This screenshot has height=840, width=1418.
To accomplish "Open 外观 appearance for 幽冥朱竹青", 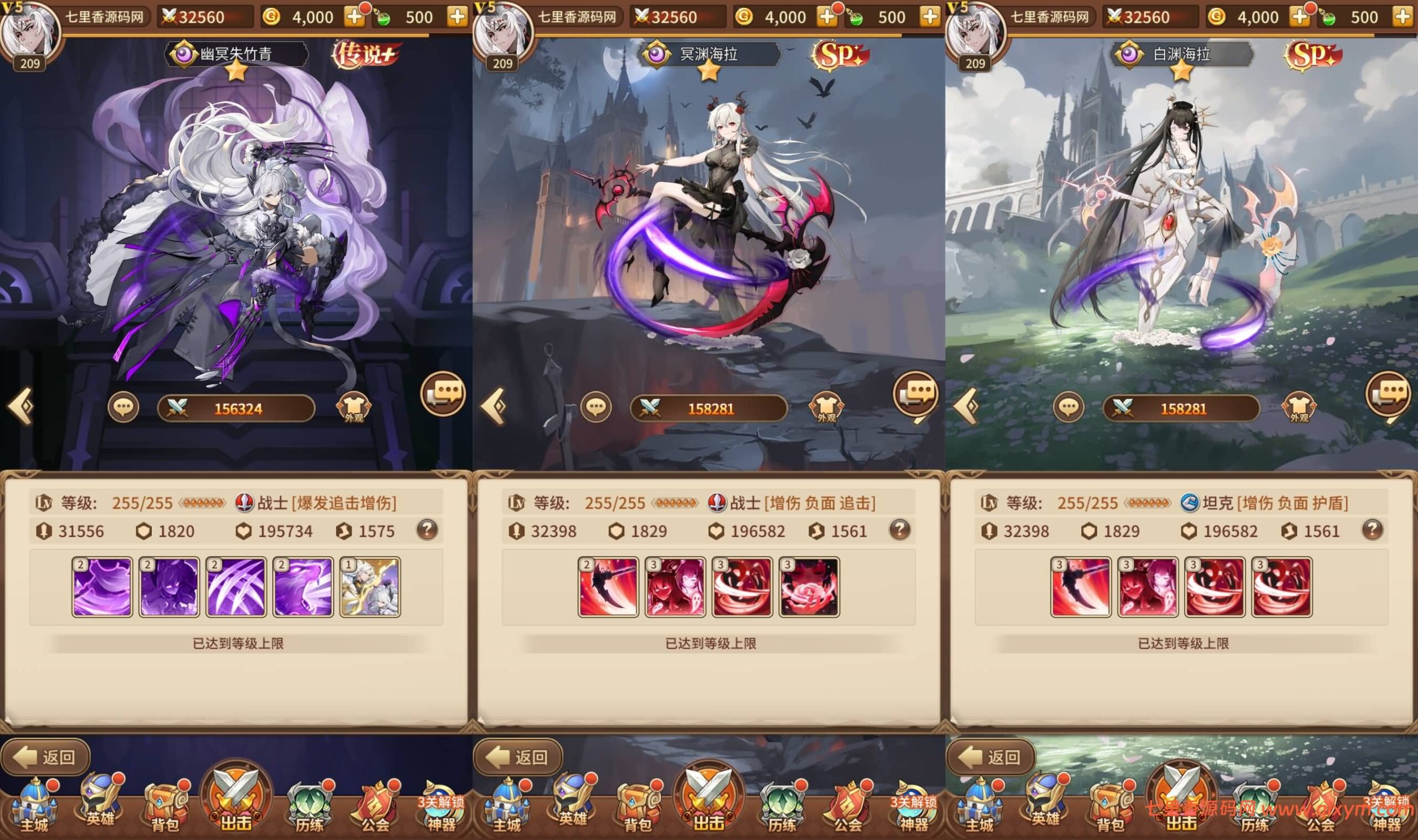I will point(354,408).
